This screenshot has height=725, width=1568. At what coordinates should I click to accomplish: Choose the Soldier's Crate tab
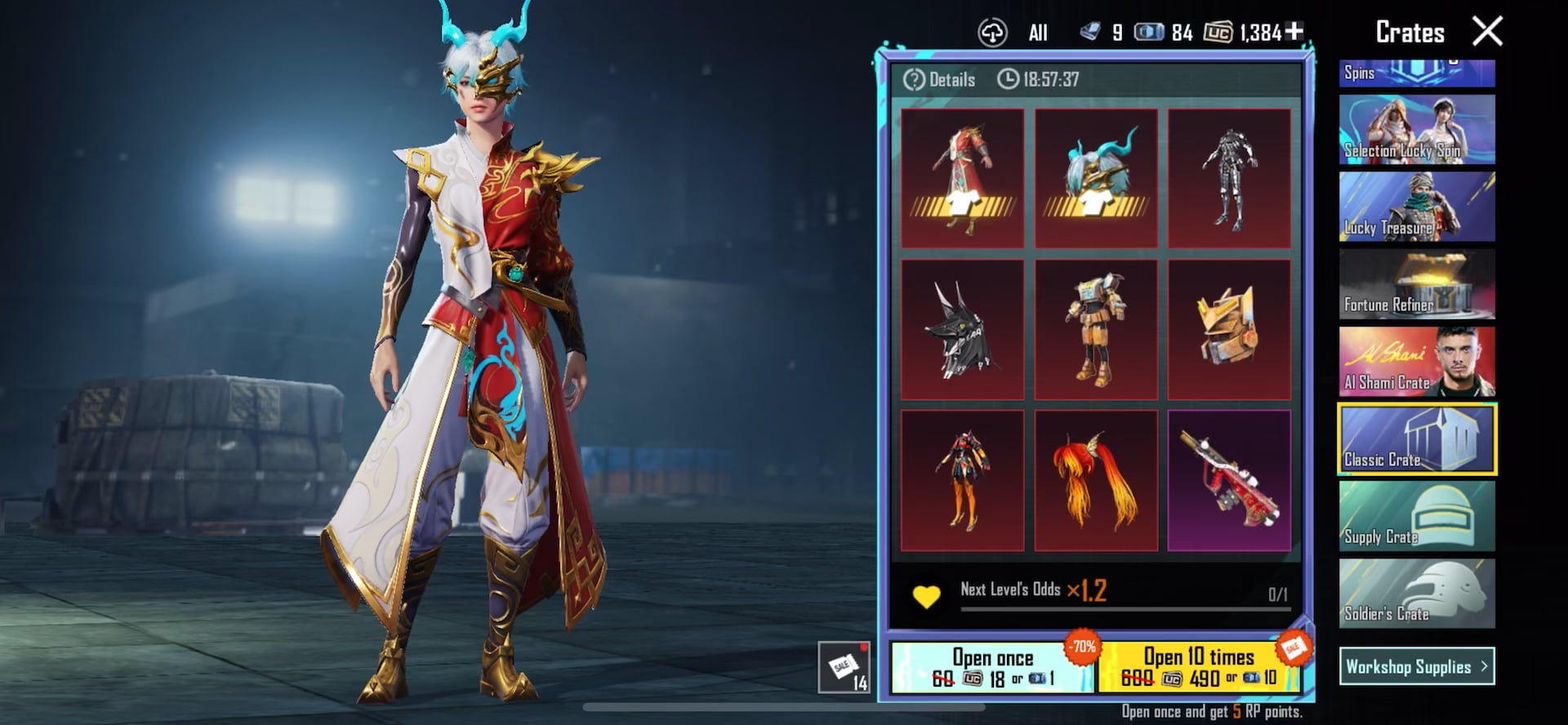1417,594
